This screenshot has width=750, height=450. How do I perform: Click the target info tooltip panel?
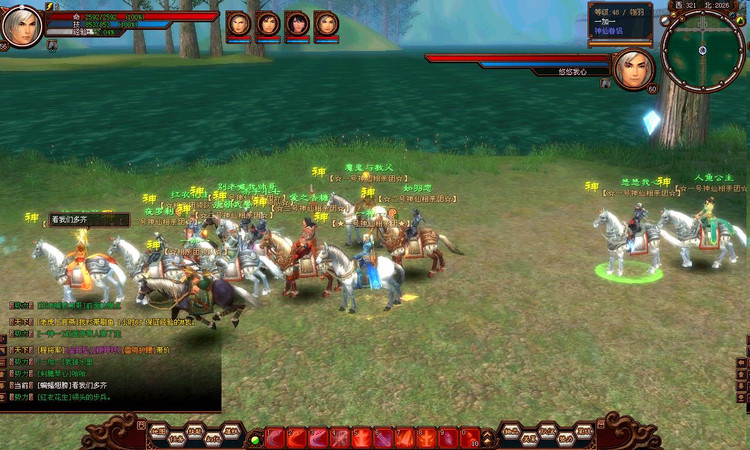click(620, 22)
